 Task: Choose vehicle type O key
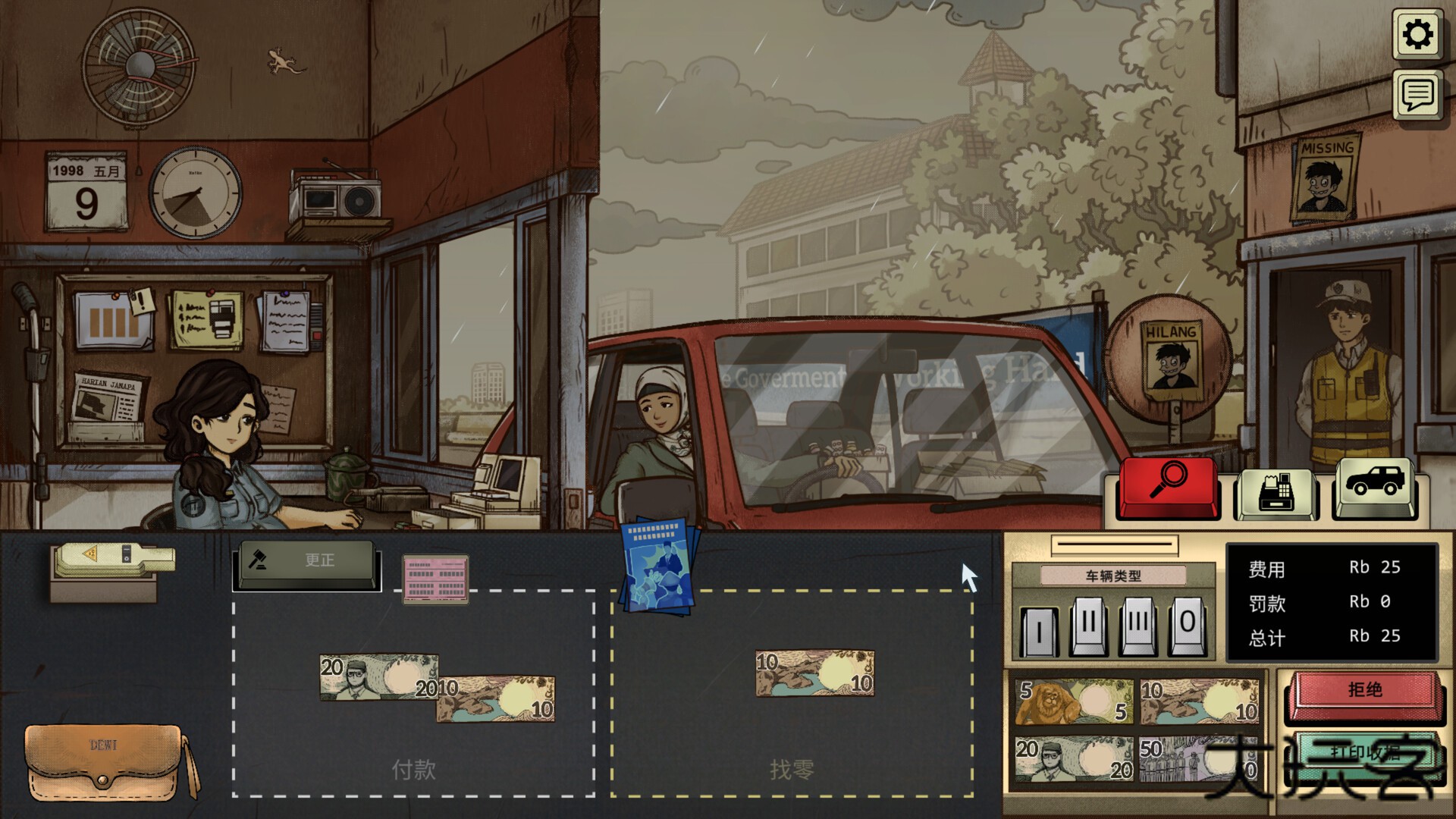click(1187, 627)
